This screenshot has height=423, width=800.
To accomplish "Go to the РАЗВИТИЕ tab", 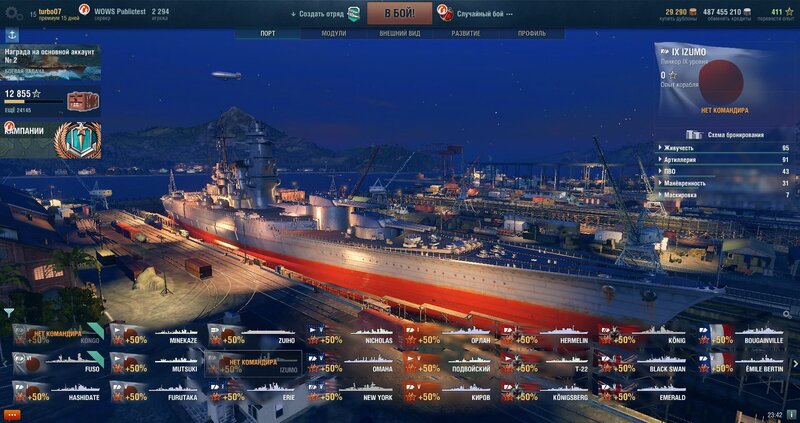I will 465,33.
